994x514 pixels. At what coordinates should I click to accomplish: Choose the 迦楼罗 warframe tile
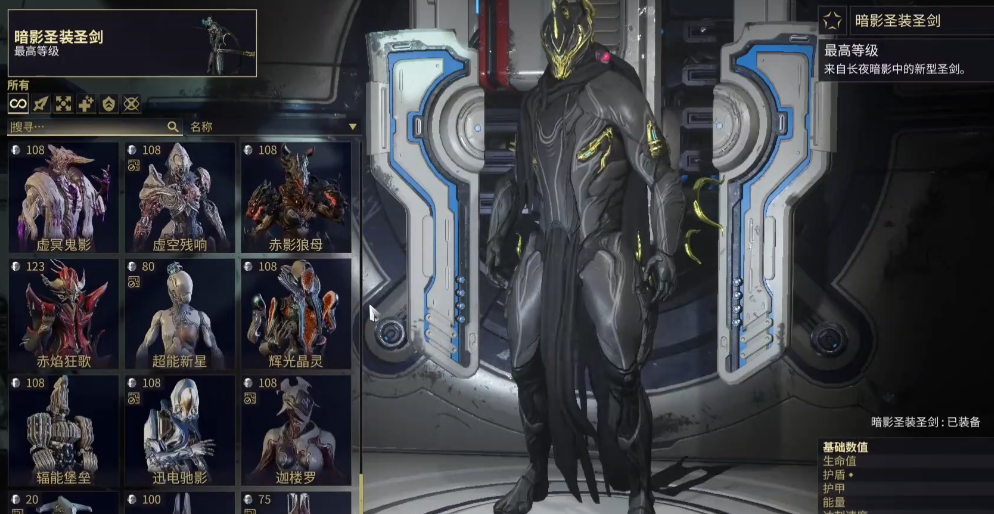tap(296, 429)
